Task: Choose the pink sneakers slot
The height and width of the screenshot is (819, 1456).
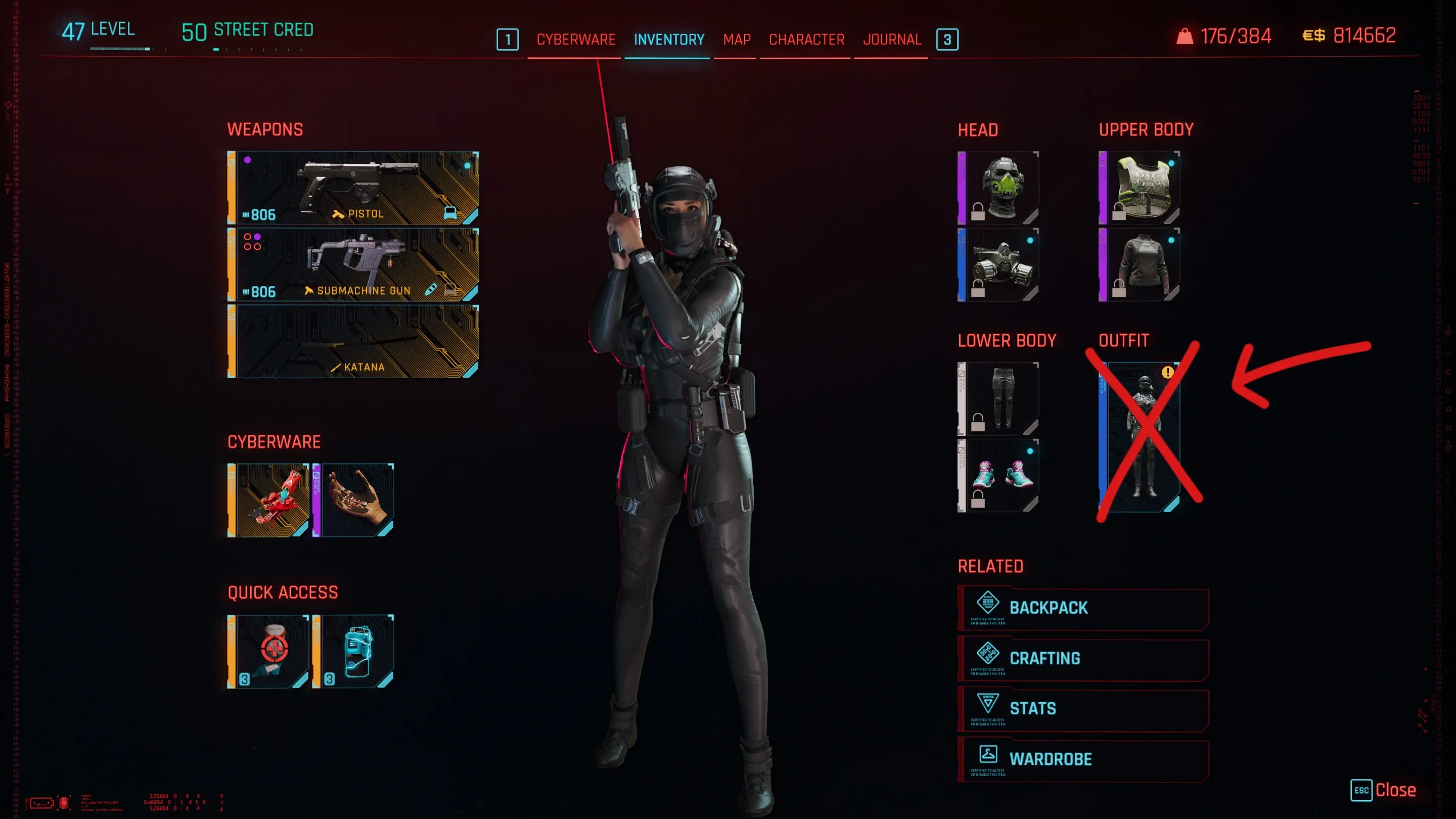Action: click(999, 475)
